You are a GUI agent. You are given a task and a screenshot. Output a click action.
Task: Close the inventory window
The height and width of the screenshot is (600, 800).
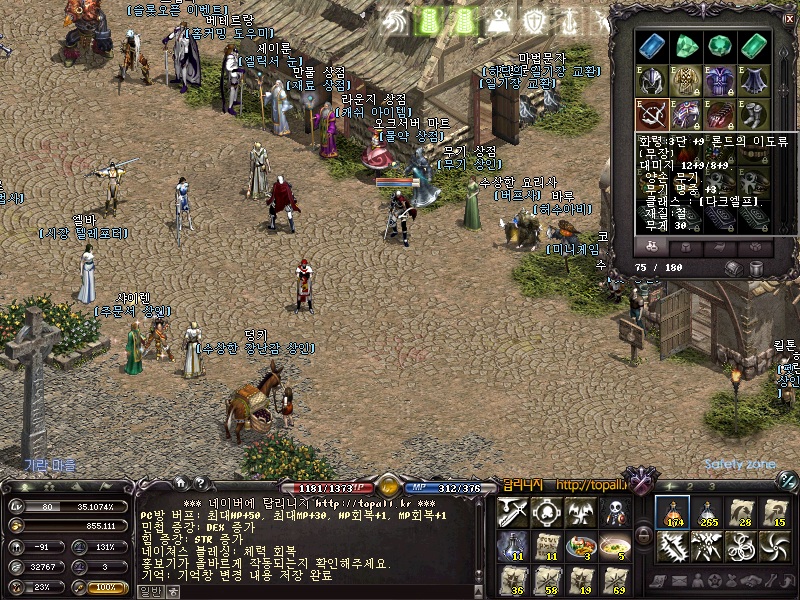[x=788, y=17]
